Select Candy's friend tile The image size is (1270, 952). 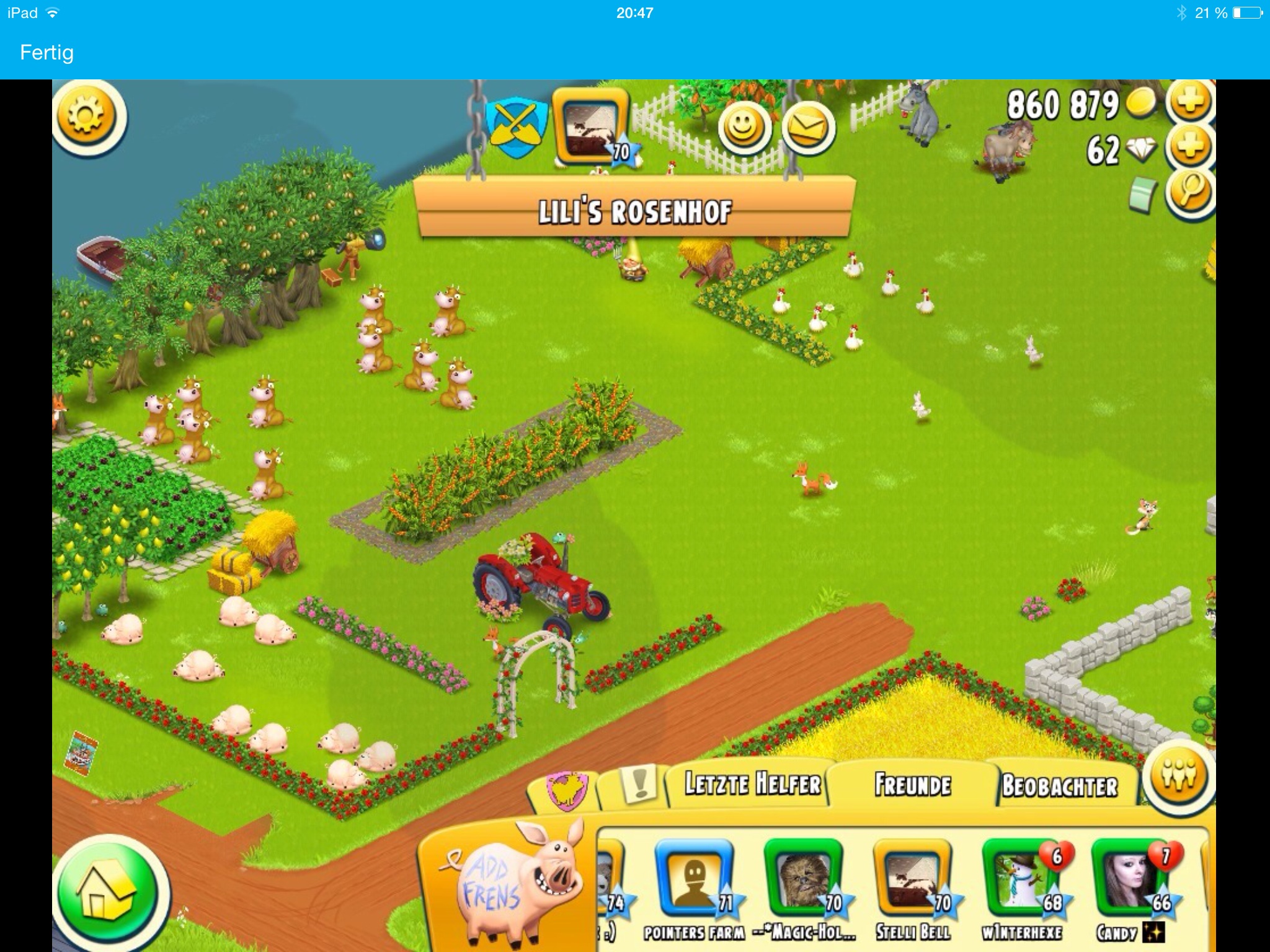coord(1129,880)
